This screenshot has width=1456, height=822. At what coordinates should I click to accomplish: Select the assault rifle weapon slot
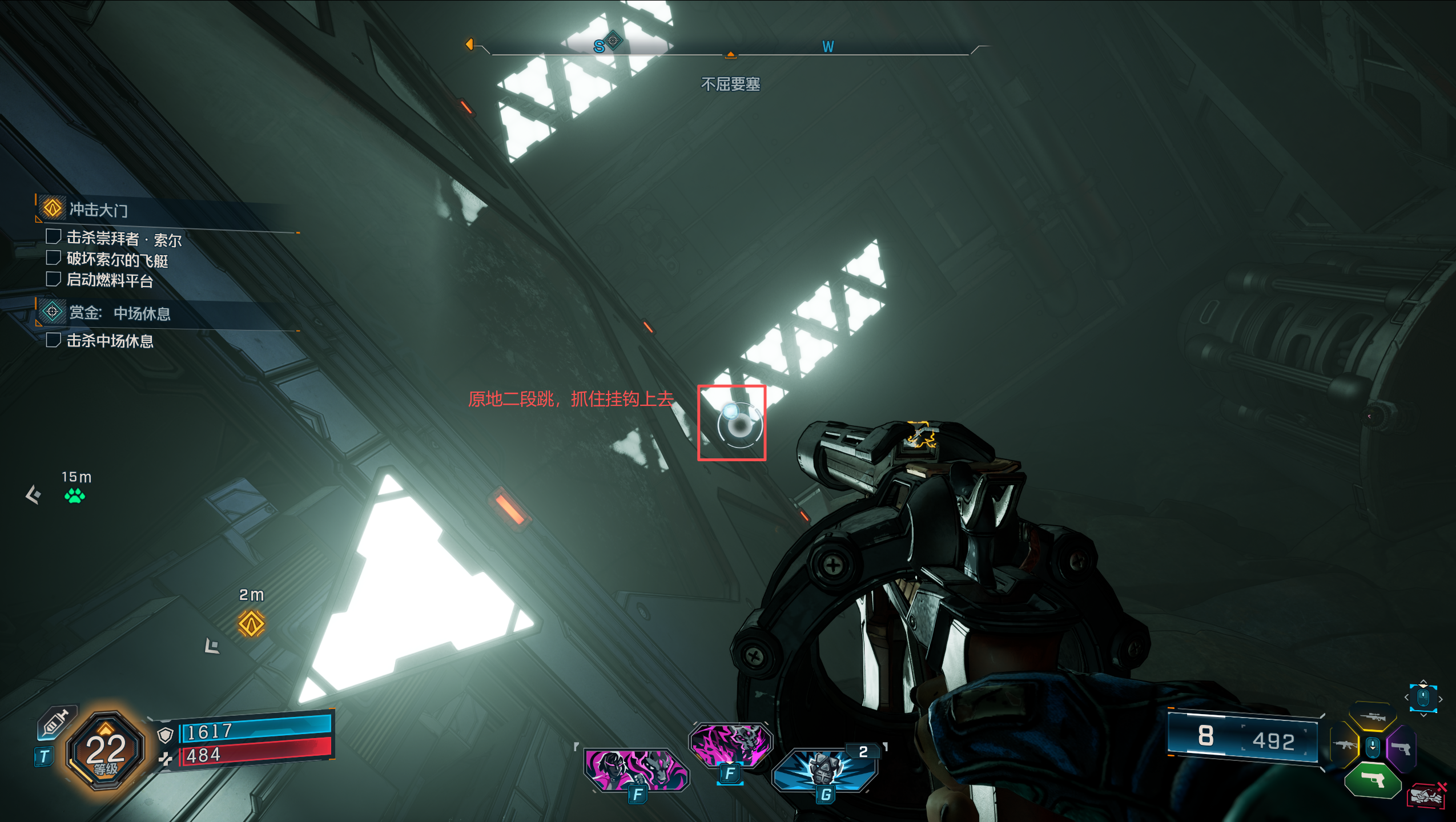pyautogui.click(x=1345, y=744)
